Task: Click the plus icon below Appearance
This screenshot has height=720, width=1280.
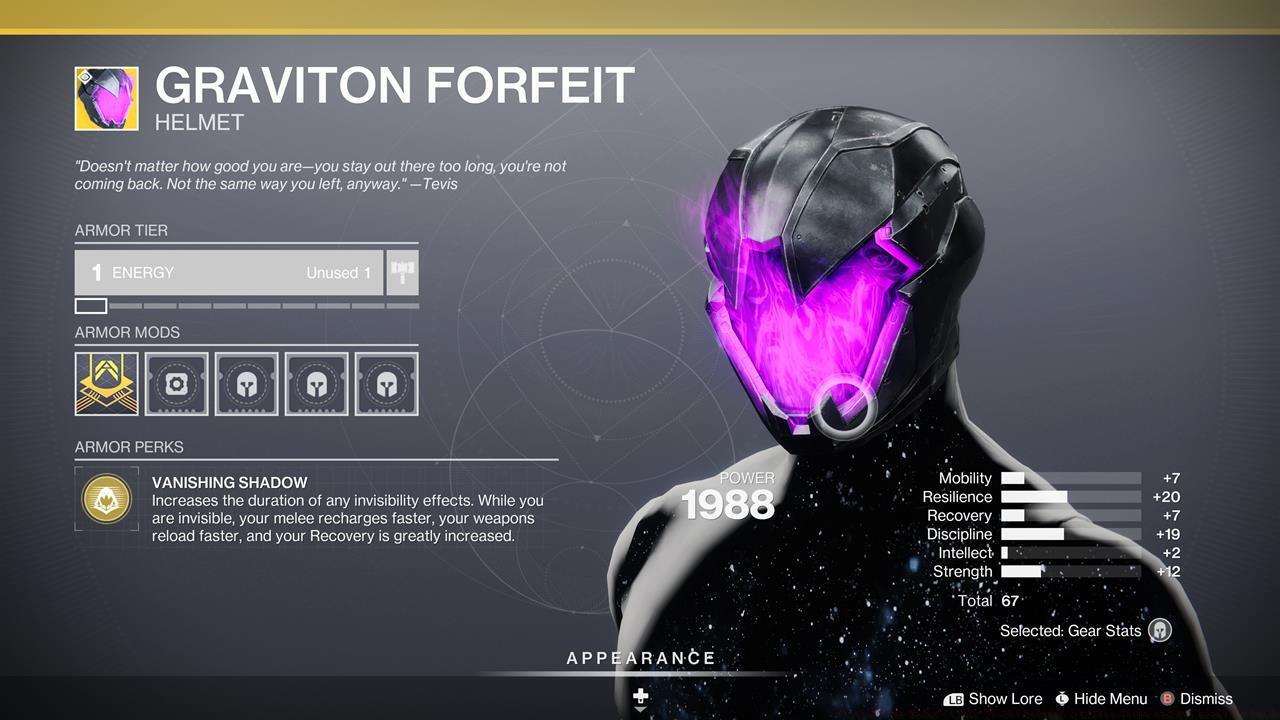Action: 640,694
